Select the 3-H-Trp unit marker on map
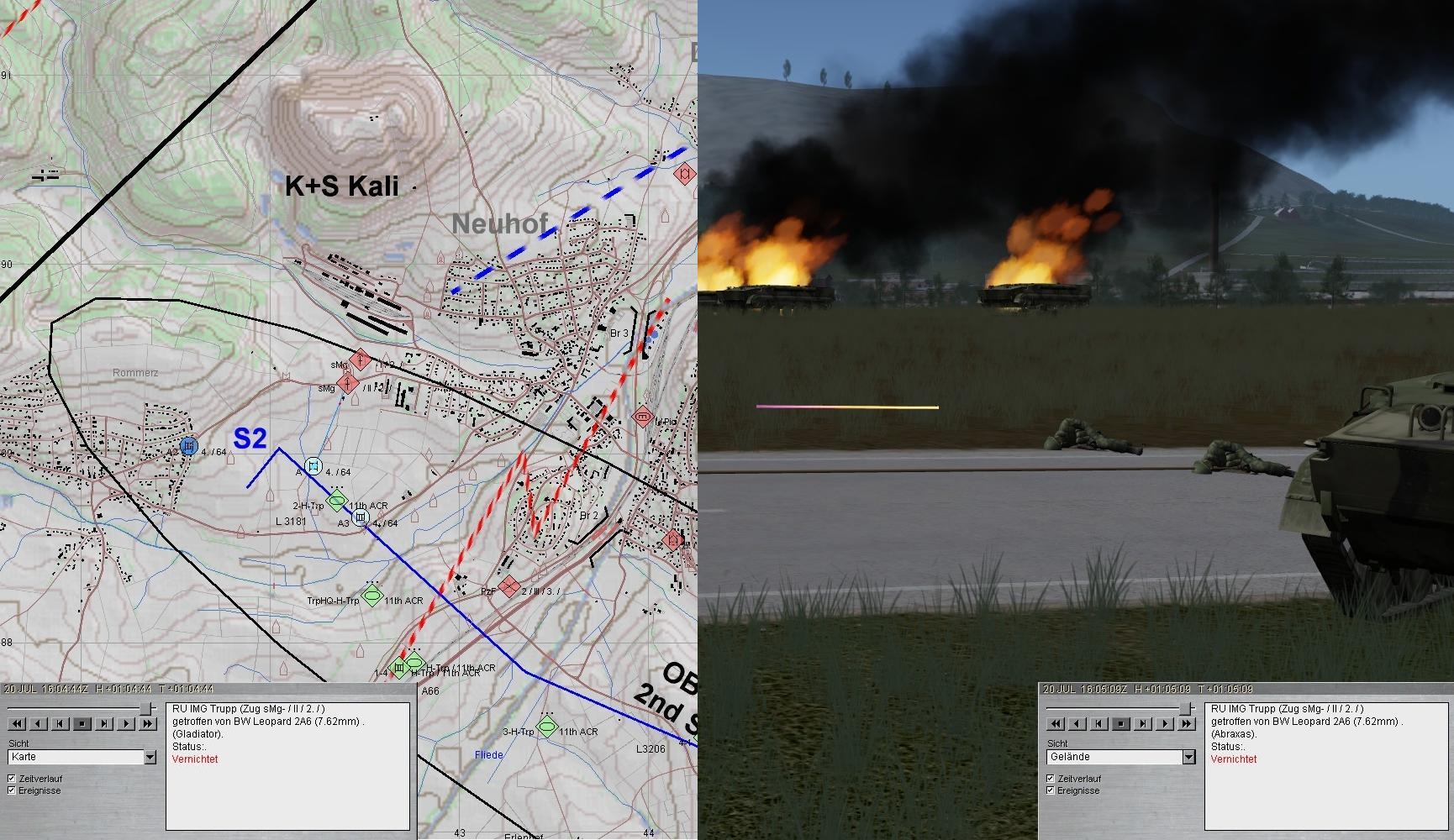The image size is (1454, 840). click(547, 727)
